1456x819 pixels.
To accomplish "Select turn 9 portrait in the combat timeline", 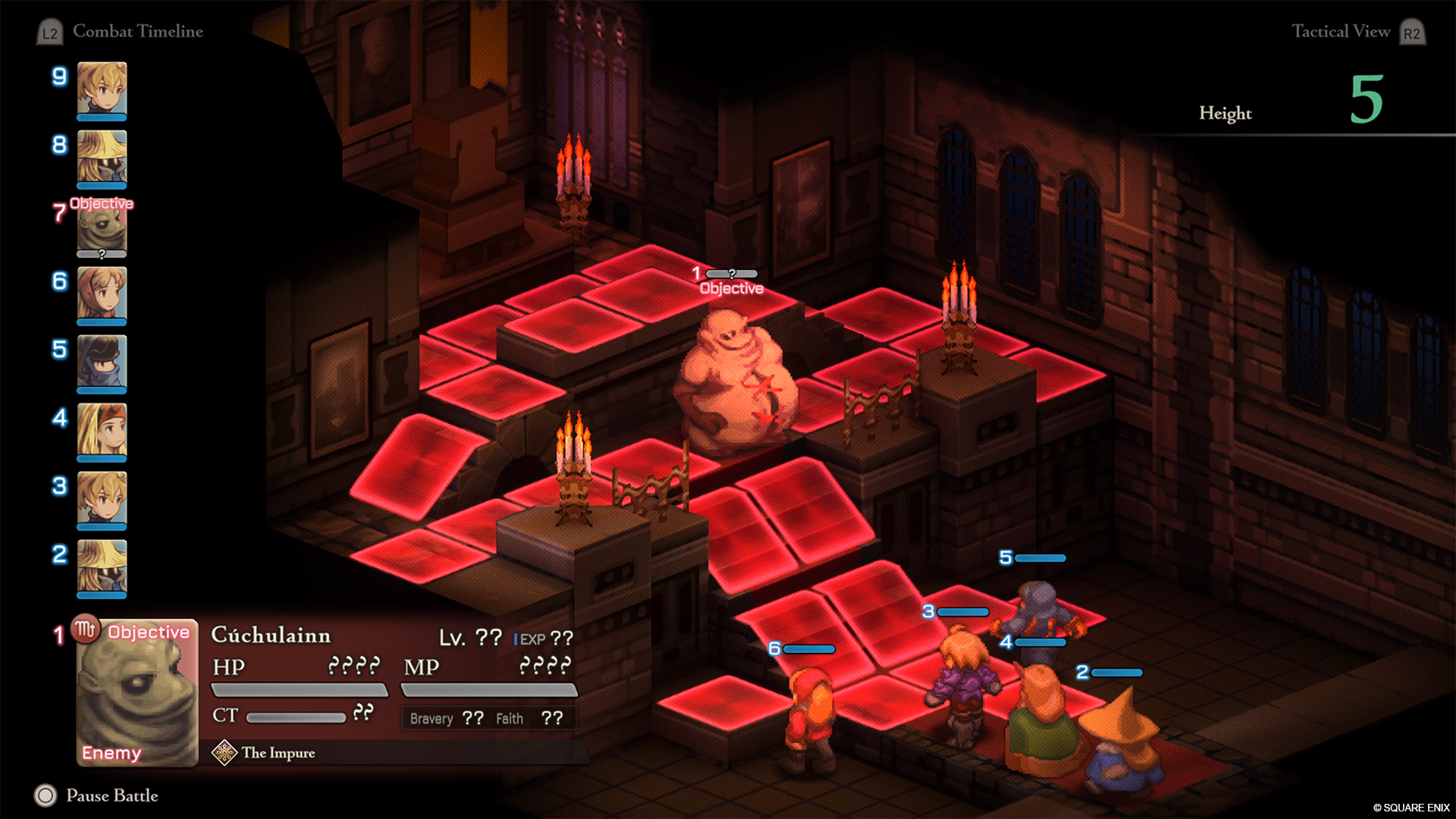I will [102, 89].
